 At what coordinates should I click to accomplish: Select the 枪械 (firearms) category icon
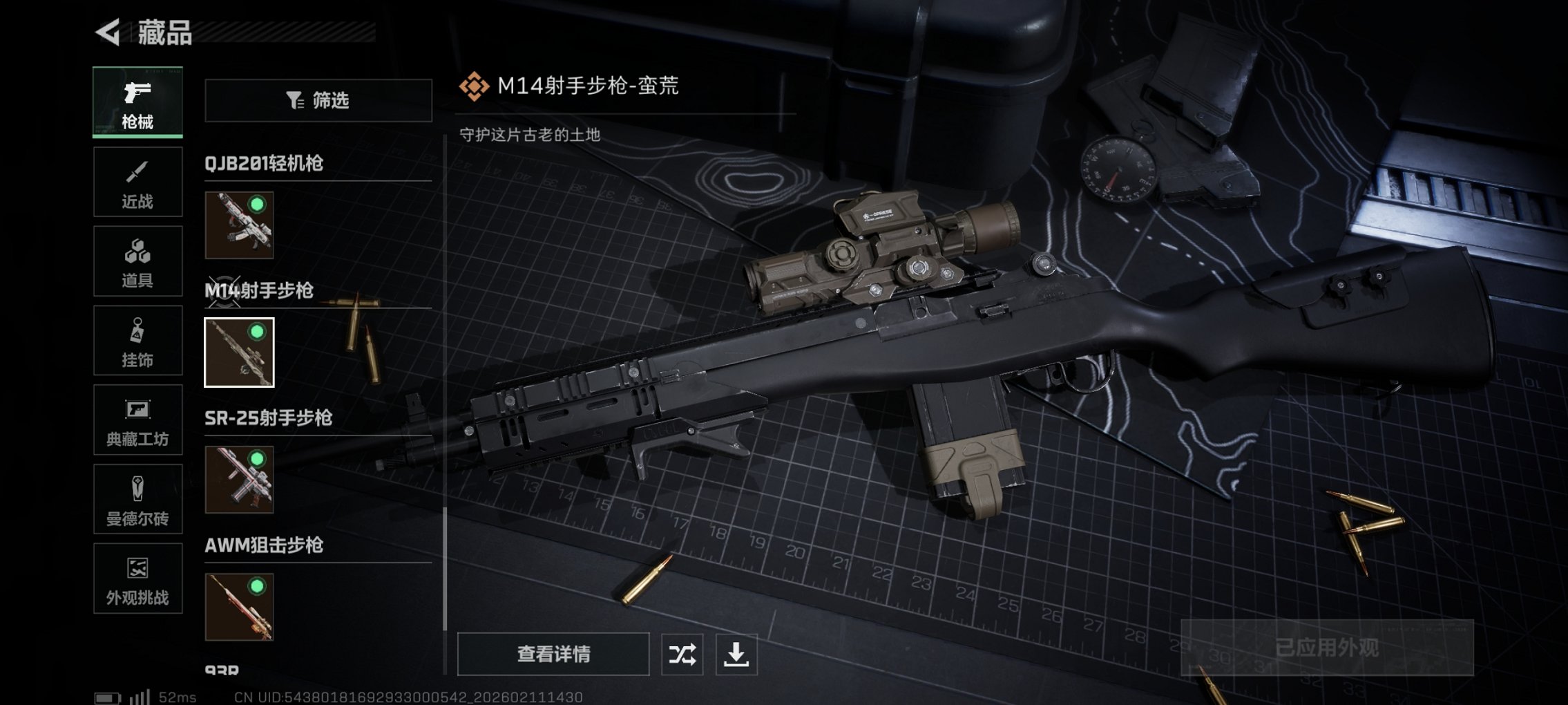(137, 102)
